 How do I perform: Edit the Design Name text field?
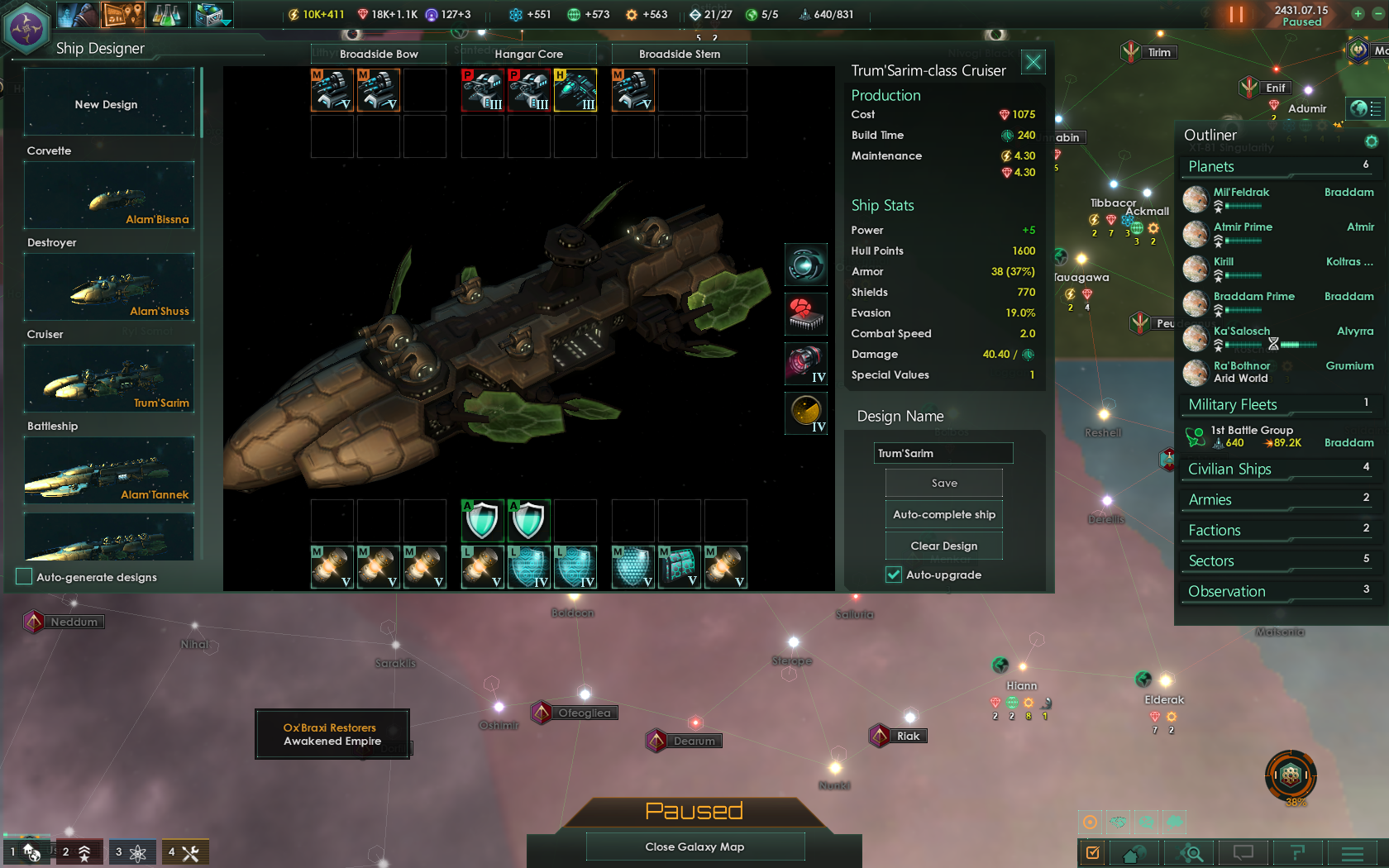pyautogui.click(x=943, y=453)
